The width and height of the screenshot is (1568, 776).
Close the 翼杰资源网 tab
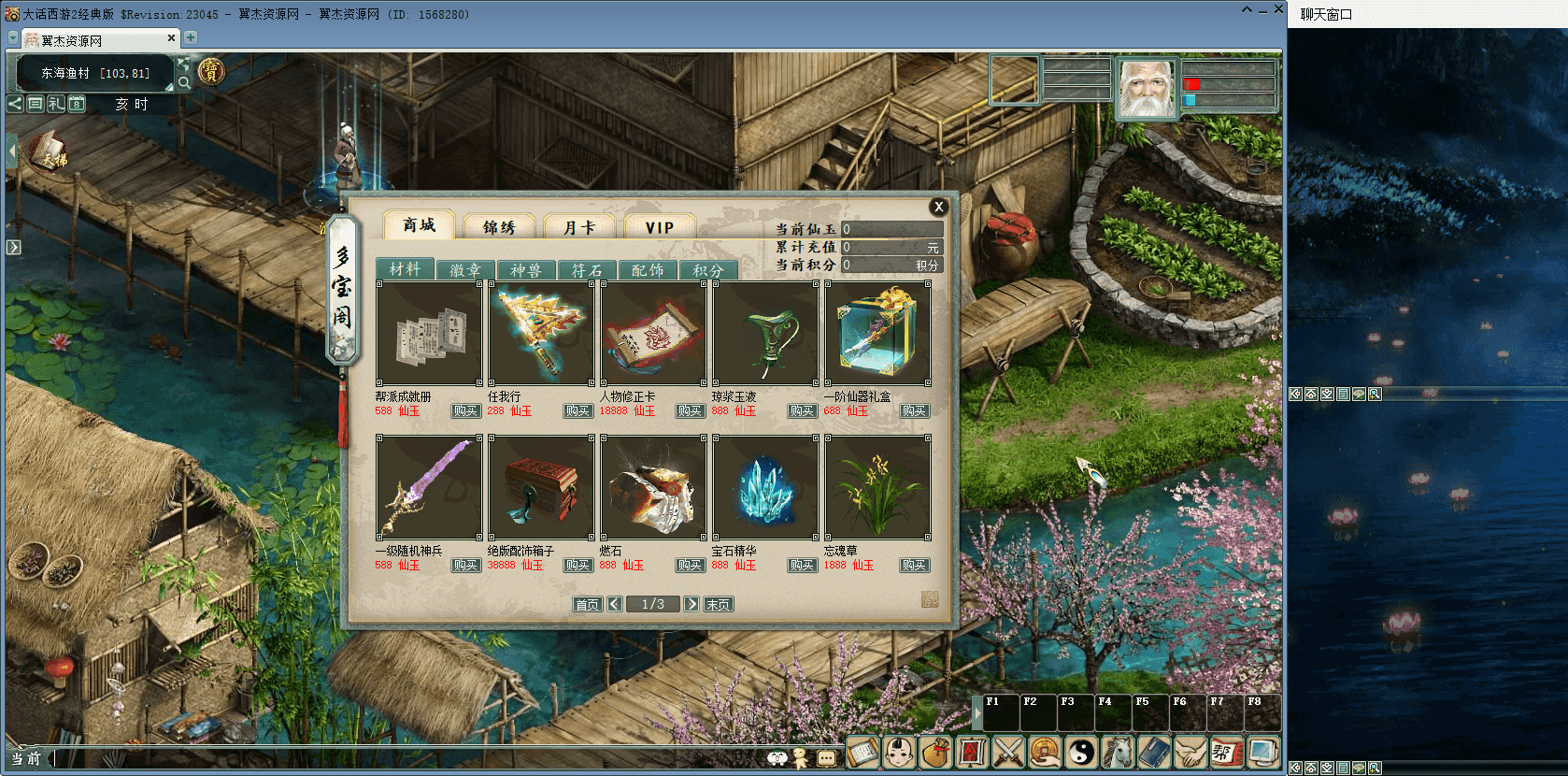click(171, 38)
